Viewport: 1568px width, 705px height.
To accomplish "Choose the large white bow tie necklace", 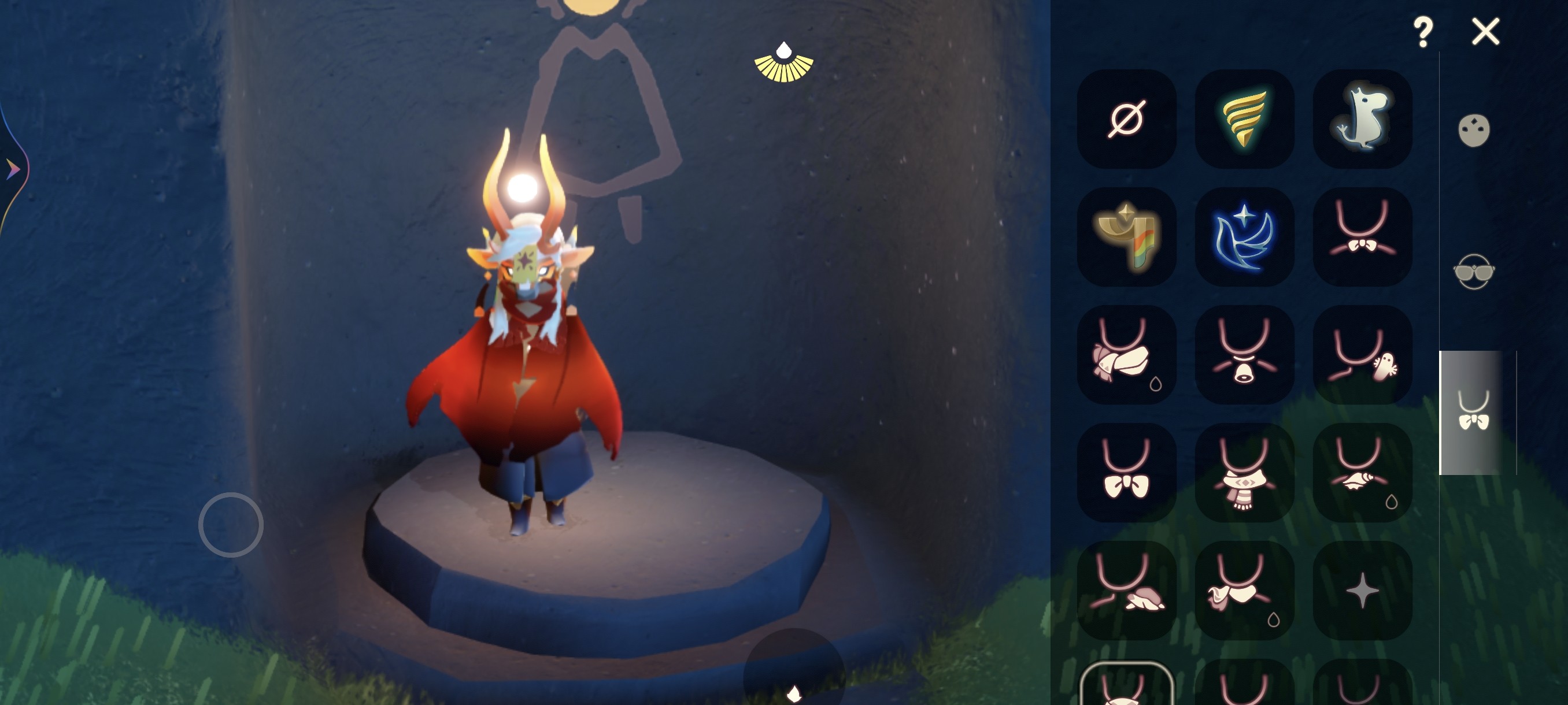I will (1126, 473).
